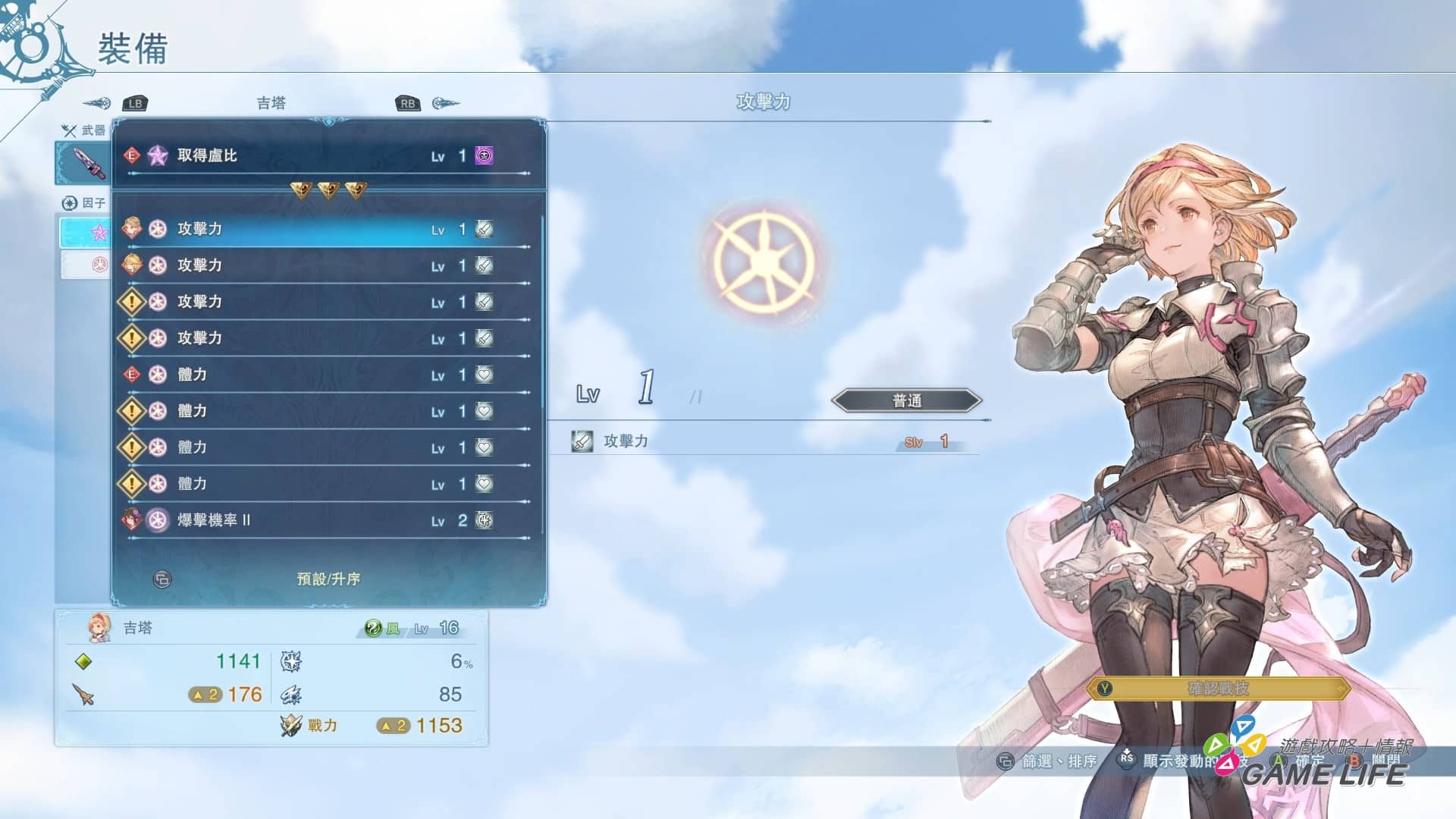Open the 確認戰技 skill check button

pyautogui.click(x=1218, y=689)
